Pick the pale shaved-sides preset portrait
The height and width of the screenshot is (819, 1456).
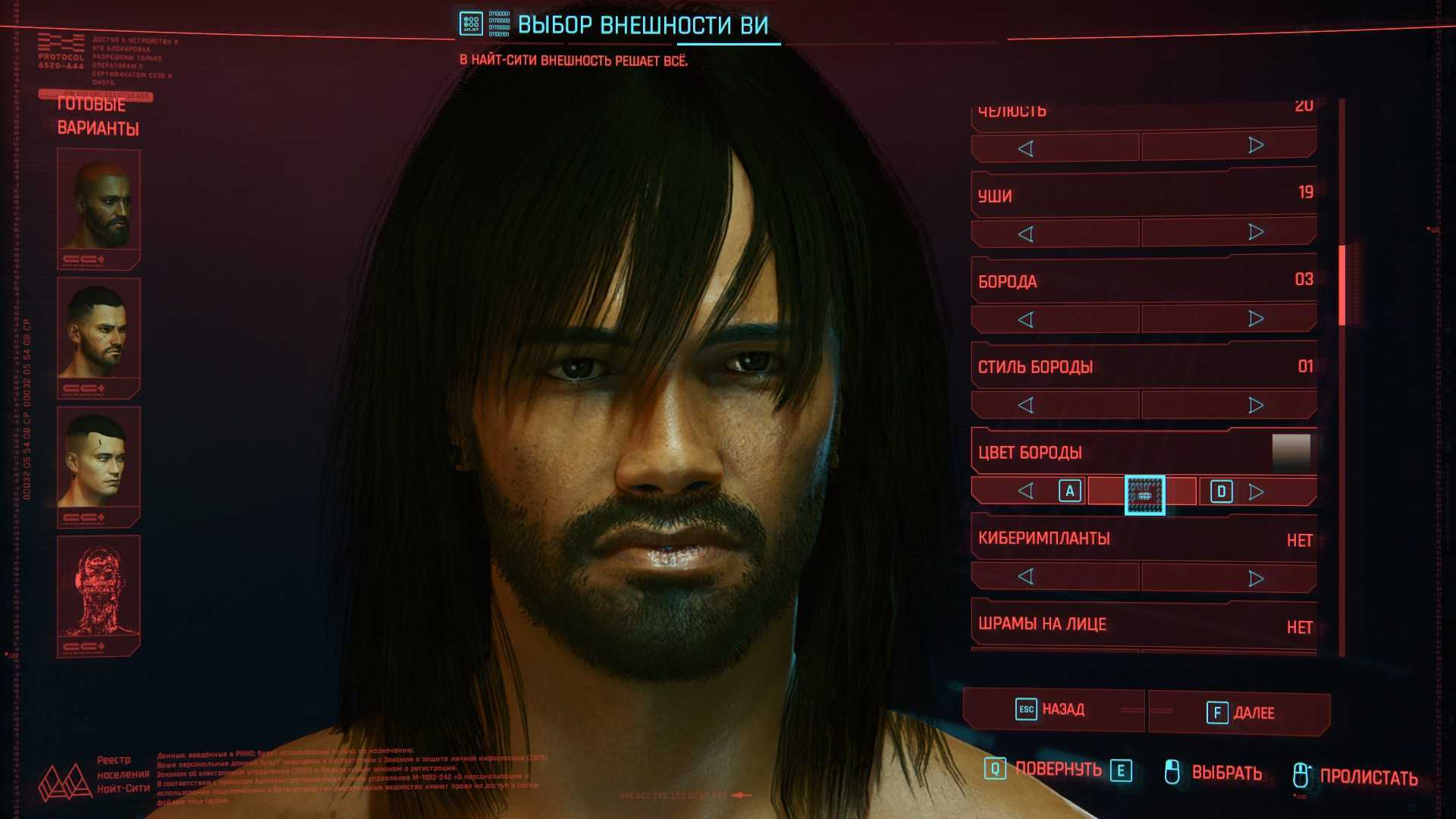(x=99, y=461)
